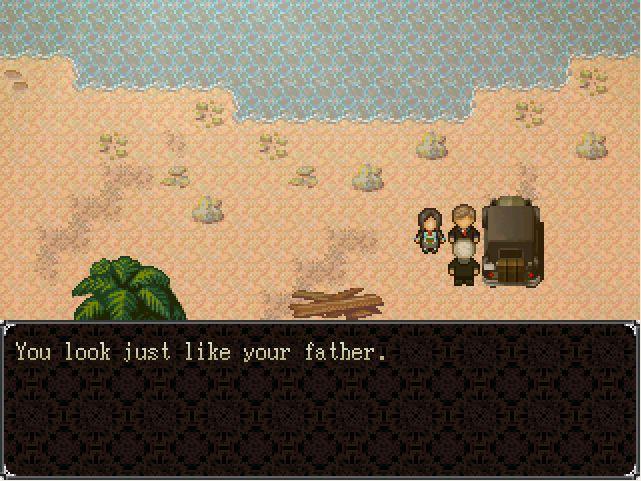Advance the 'You look just like your father' dialogue box

pyautogui.click(x=320, y=399)
